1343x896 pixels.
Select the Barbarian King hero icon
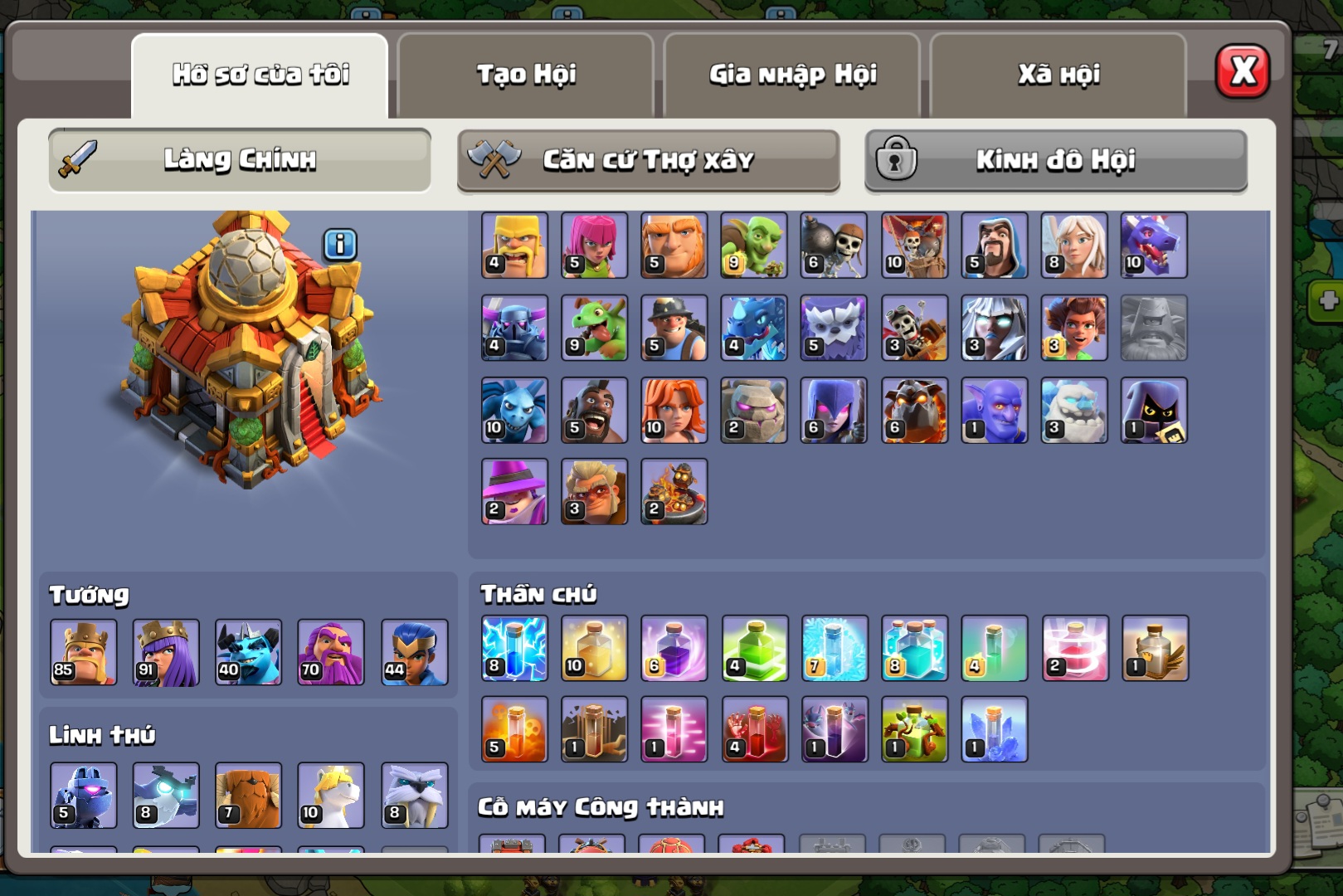(x=83, y=652)
